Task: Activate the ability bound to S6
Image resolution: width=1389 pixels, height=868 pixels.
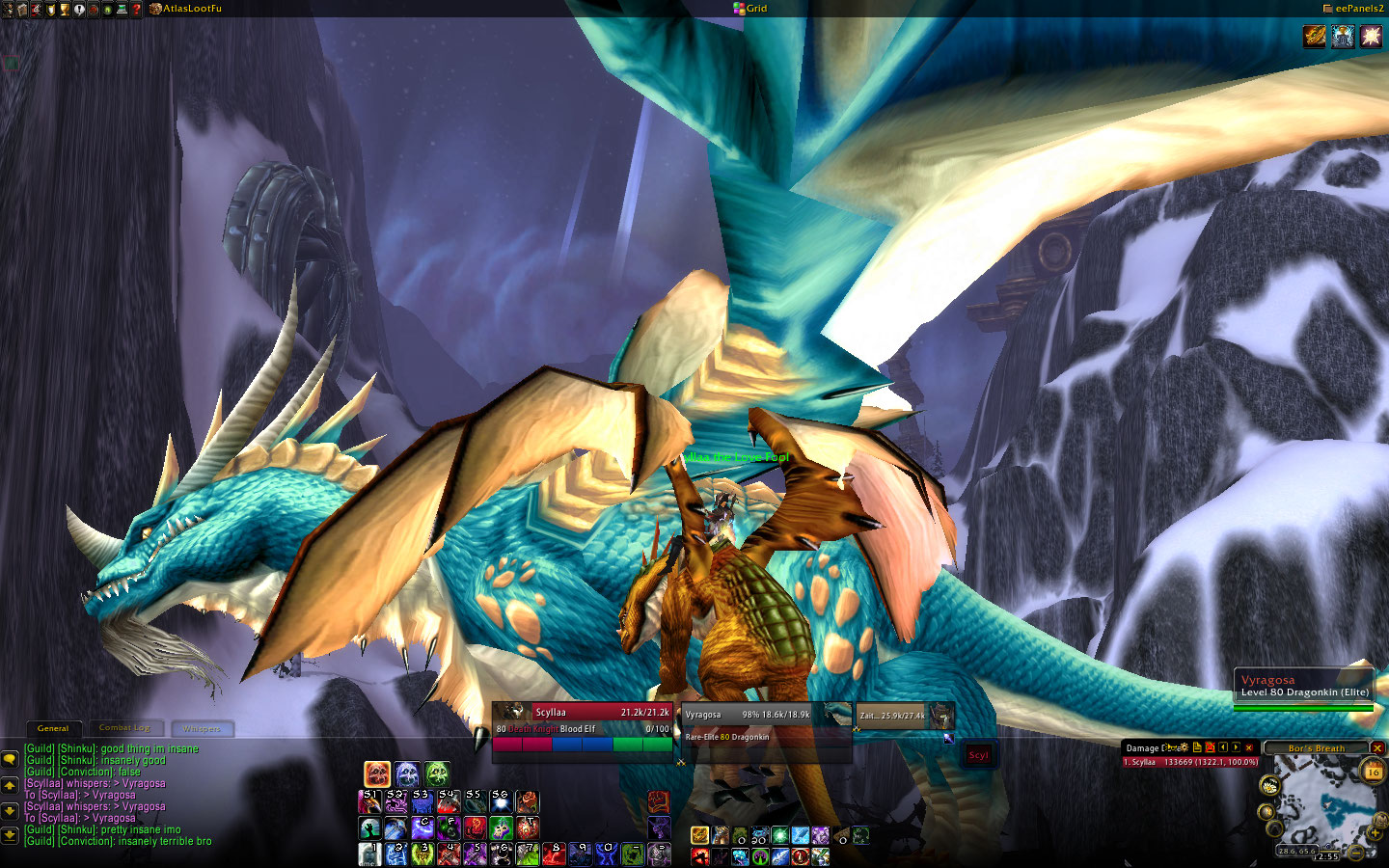Action: pyautogui.click(x=501, y=801)
